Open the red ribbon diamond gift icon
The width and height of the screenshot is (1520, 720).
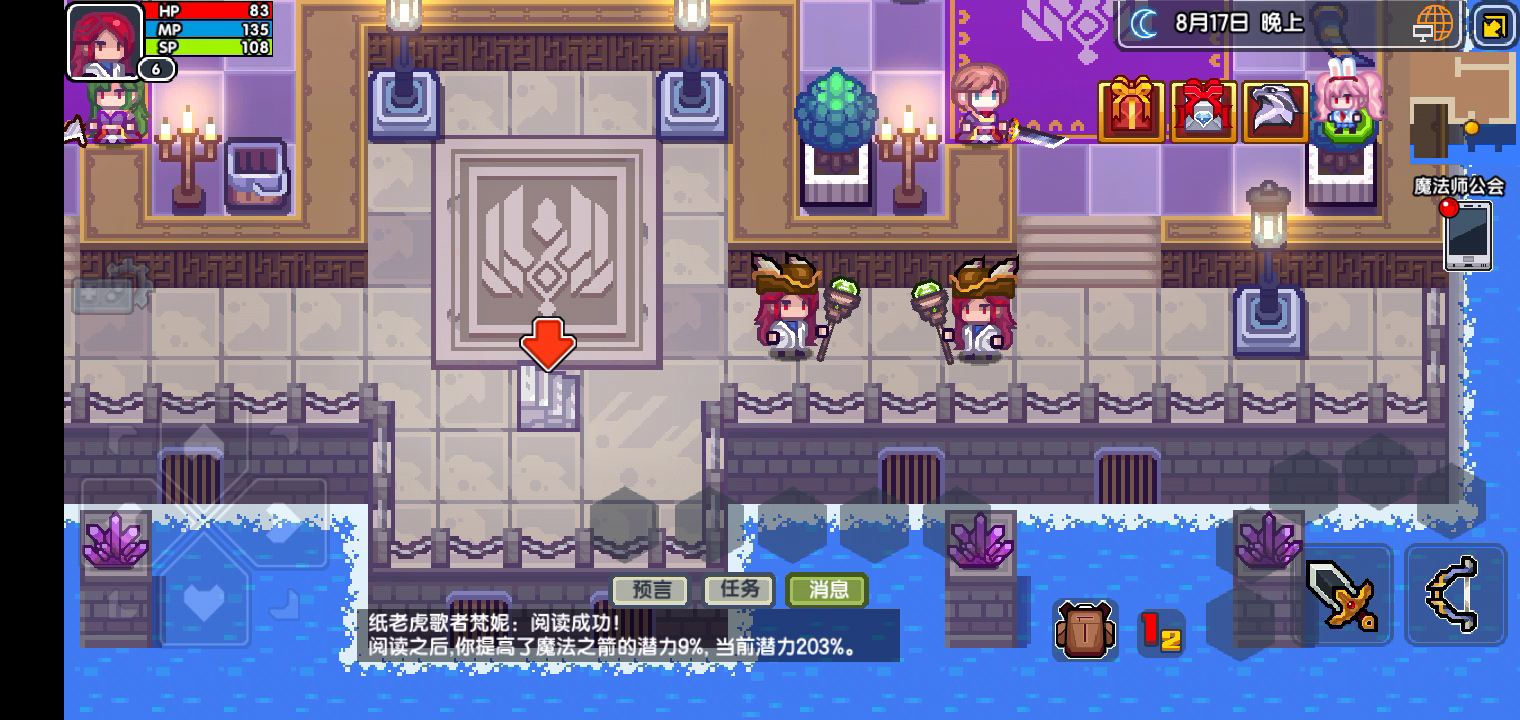[x=1203, y=113]
